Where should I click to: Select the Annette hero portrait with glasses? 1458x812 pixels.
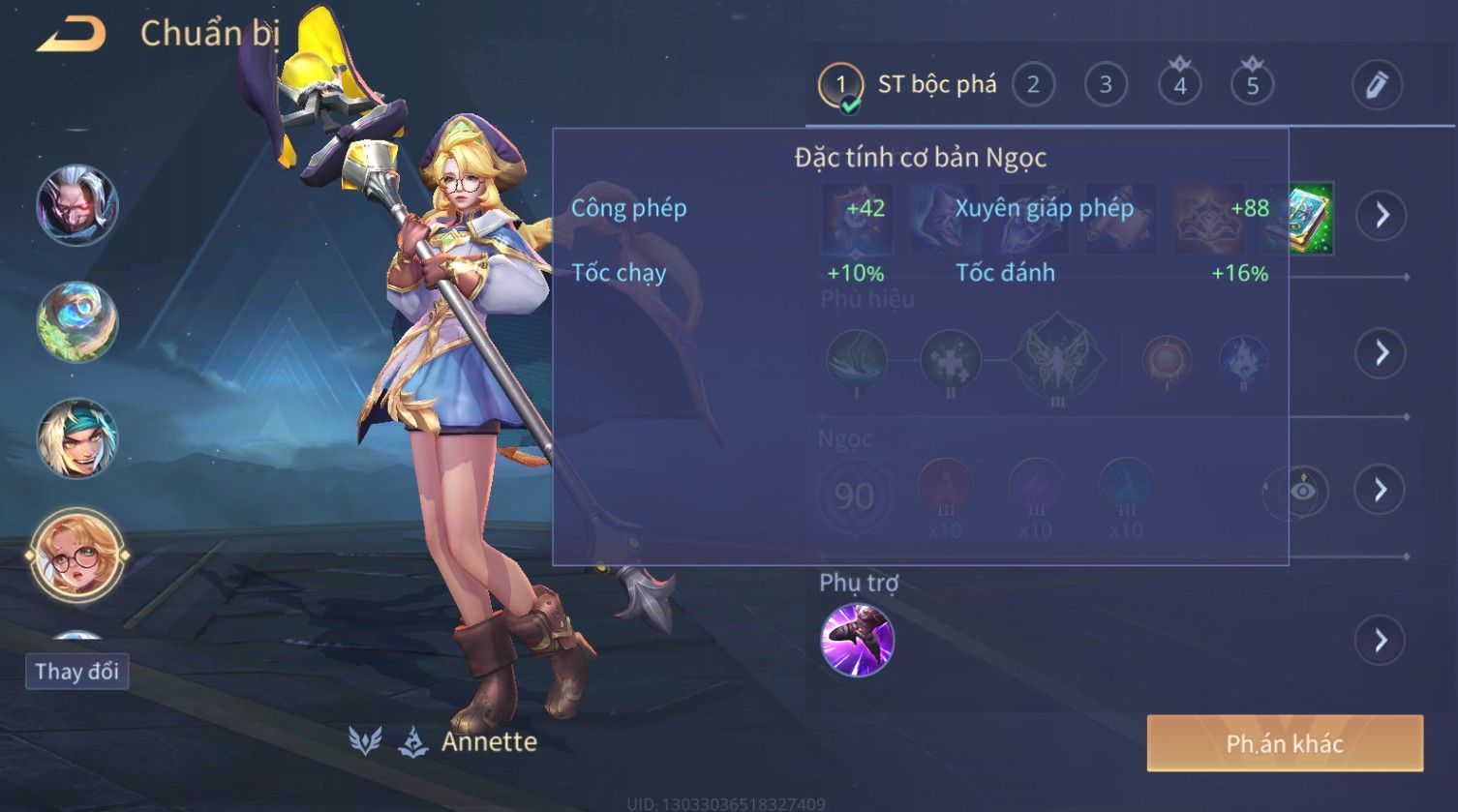(x=76, y=556)
